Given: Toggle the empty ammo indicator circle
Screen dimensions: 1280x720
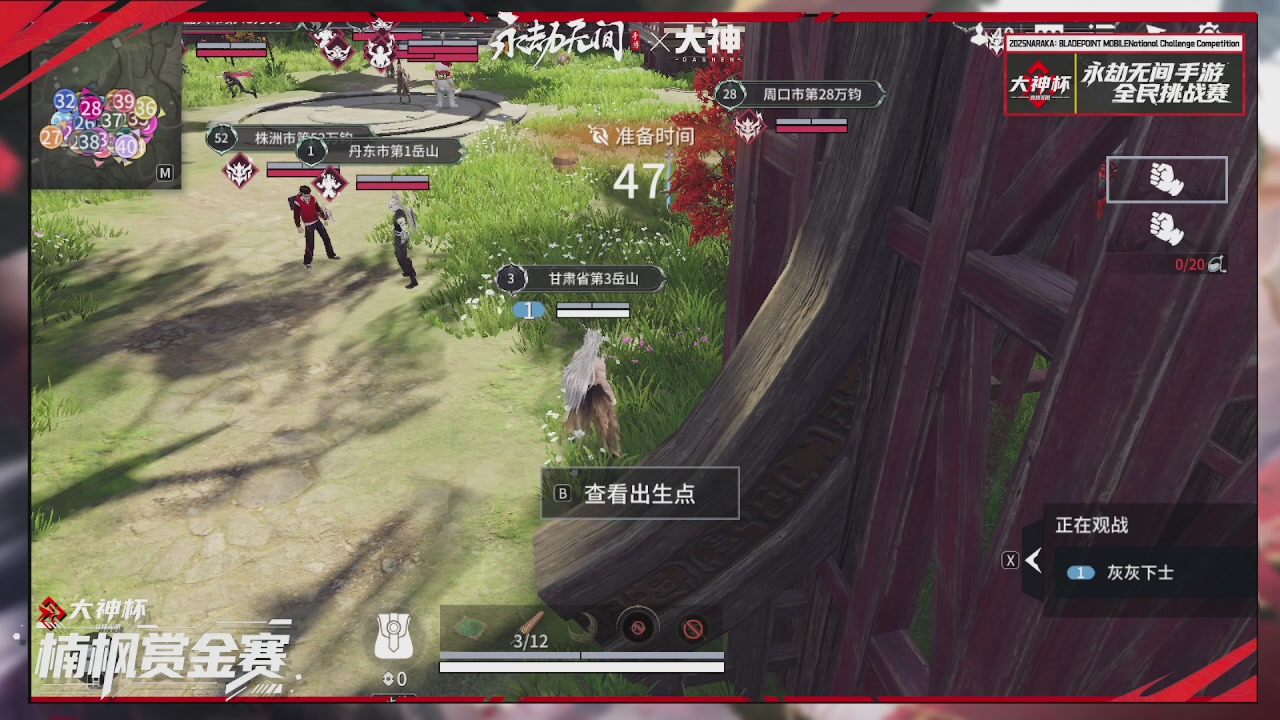Looking at the screenshot, I should [x=640, y=628].
